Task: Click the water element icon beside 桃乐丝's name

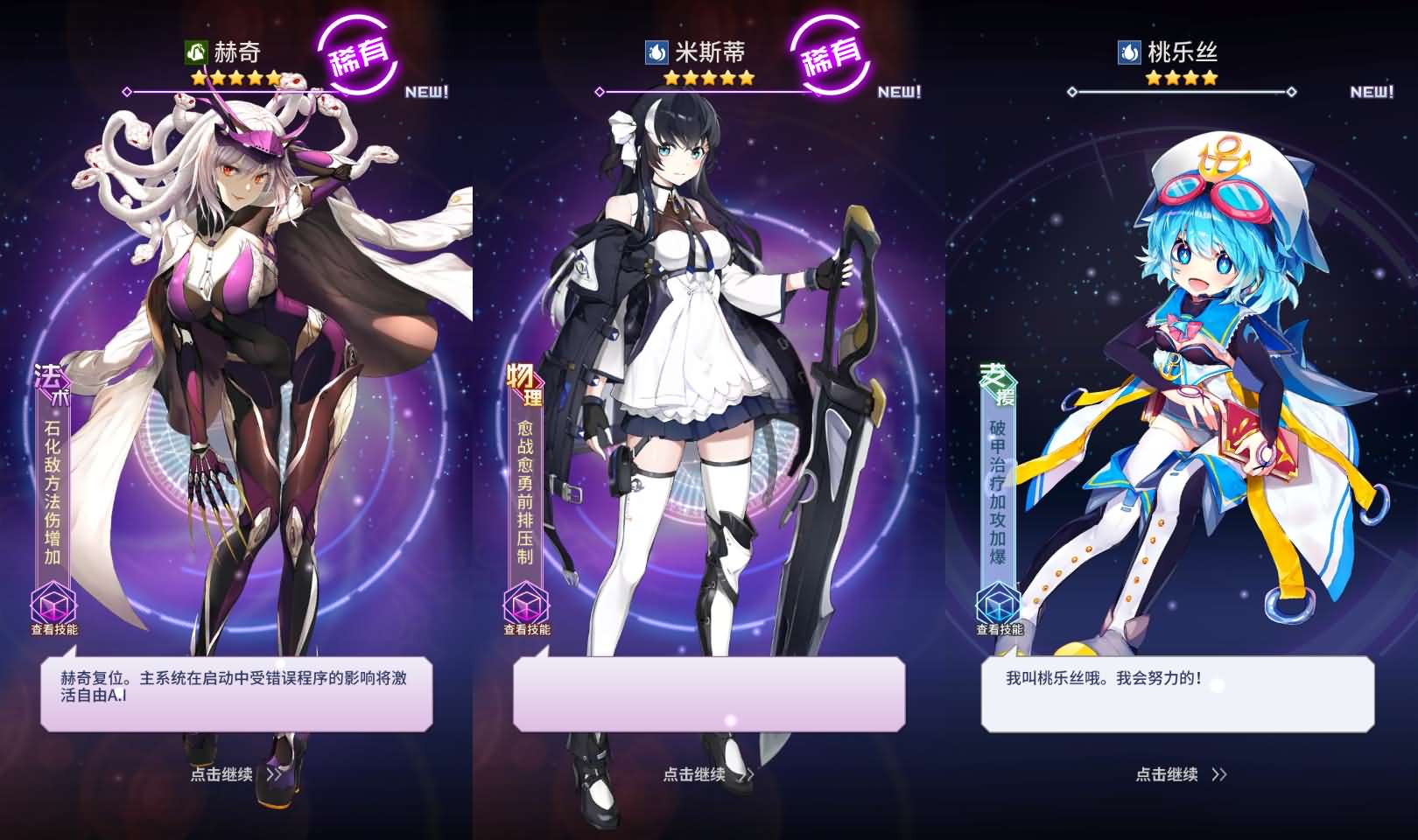Action: (x=1129, y=50)
